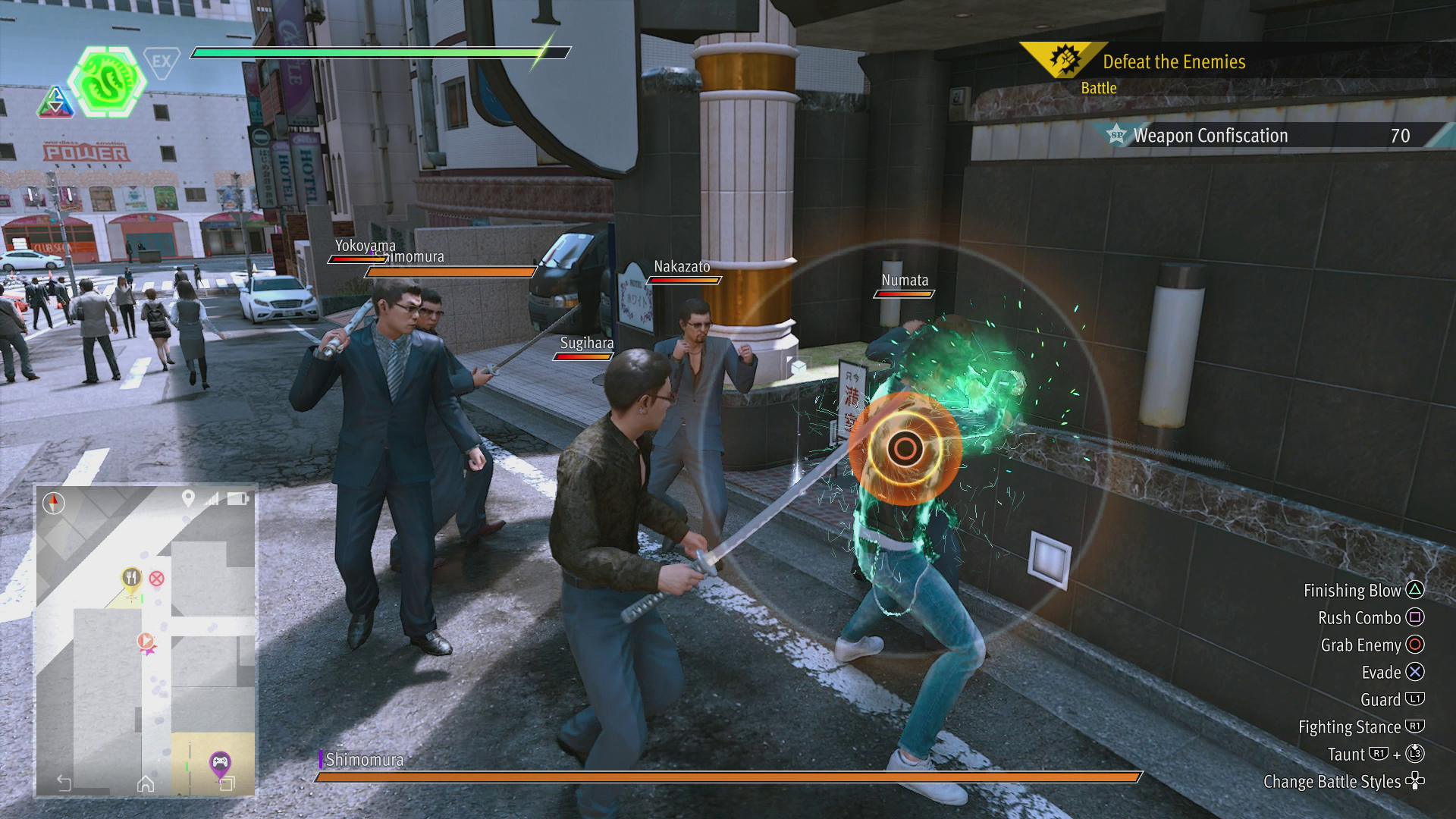Activate the EX boost badge
This screenshot has width=1456, height=819.
click(162, 61)
